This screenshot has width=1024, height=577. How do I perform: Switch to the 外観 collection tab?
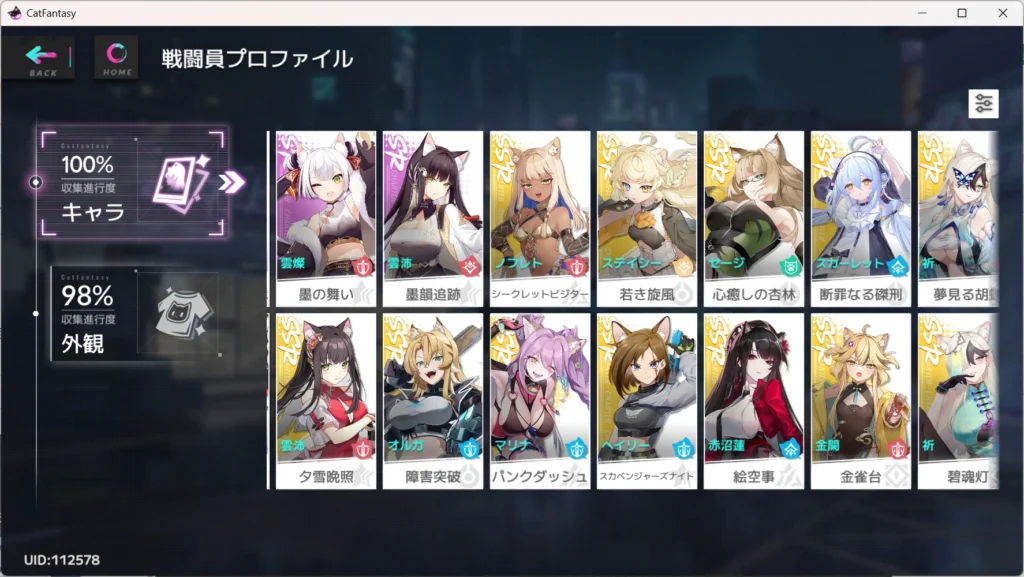tap(135, 316)
